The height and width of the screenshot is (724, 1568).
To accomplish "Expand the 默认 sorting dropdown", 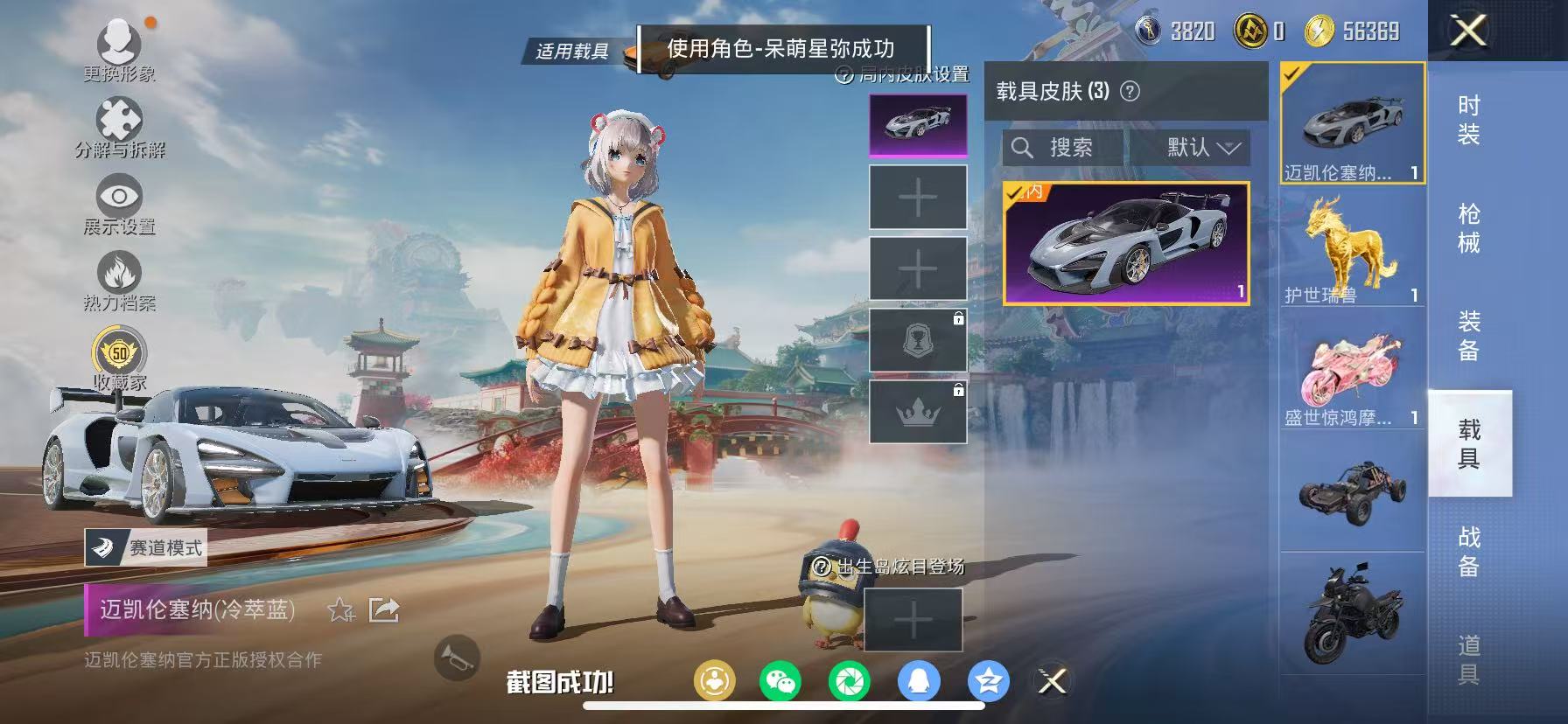I will 1199,148.
